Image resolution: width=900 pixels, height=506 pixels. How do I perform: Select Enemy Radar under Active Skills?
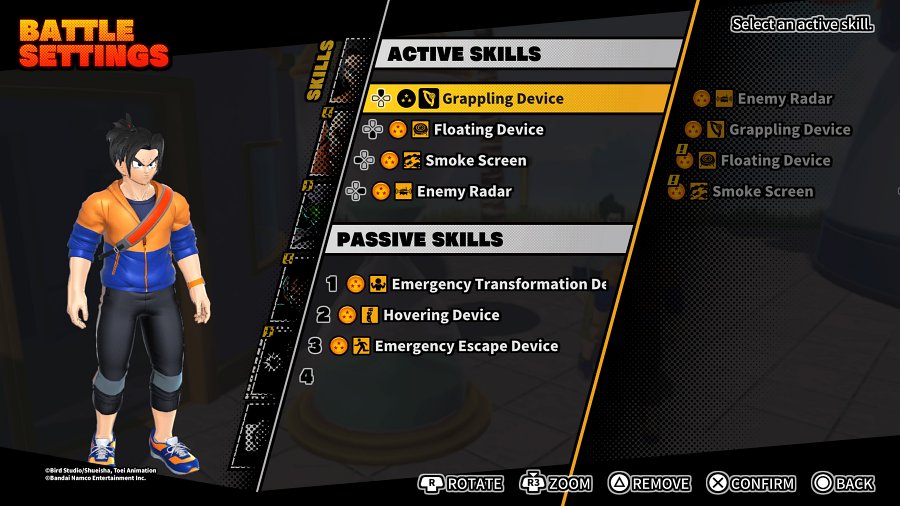click(463, 191)
